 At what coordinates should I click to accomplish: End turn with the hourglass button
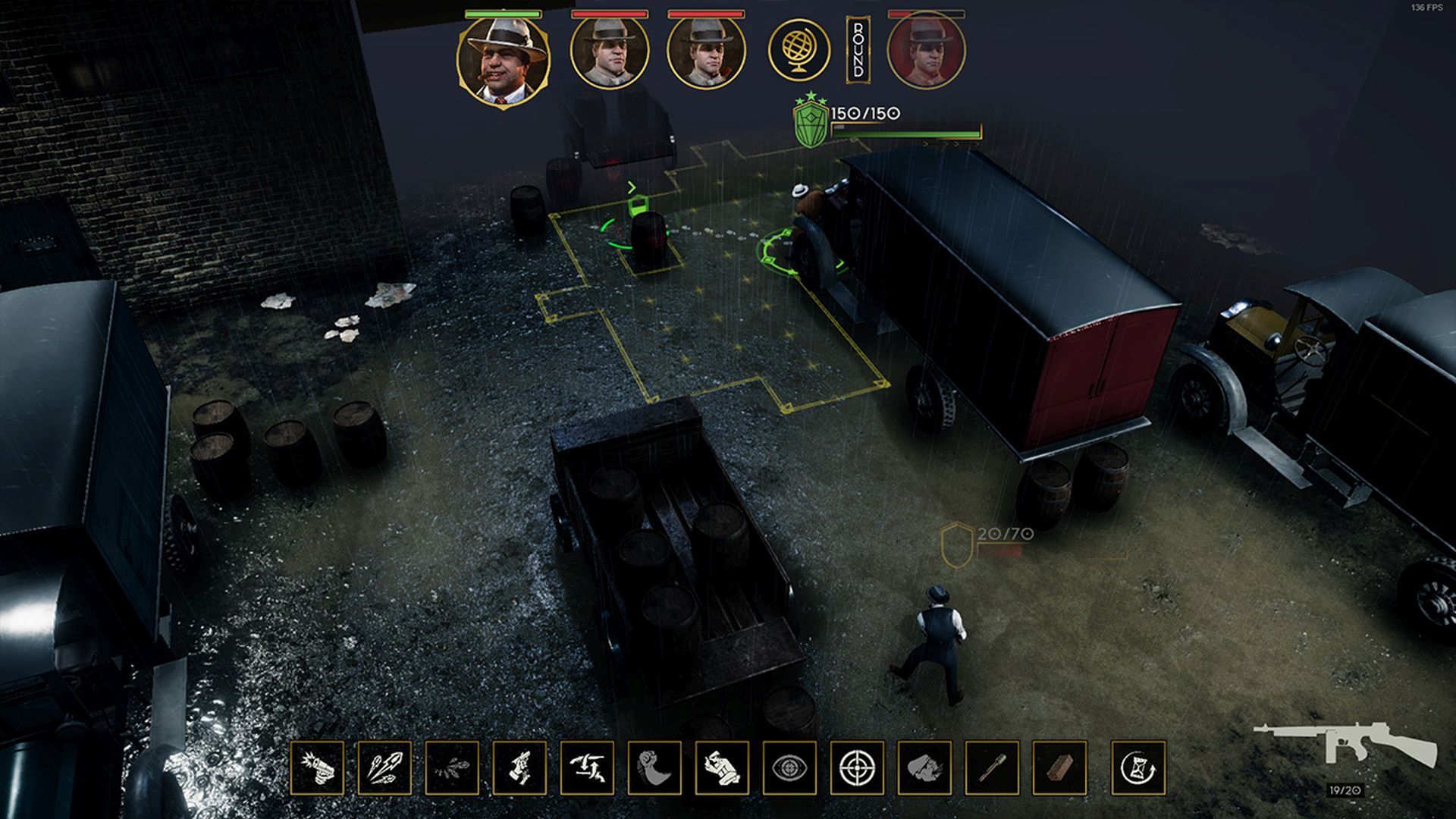1138,767
